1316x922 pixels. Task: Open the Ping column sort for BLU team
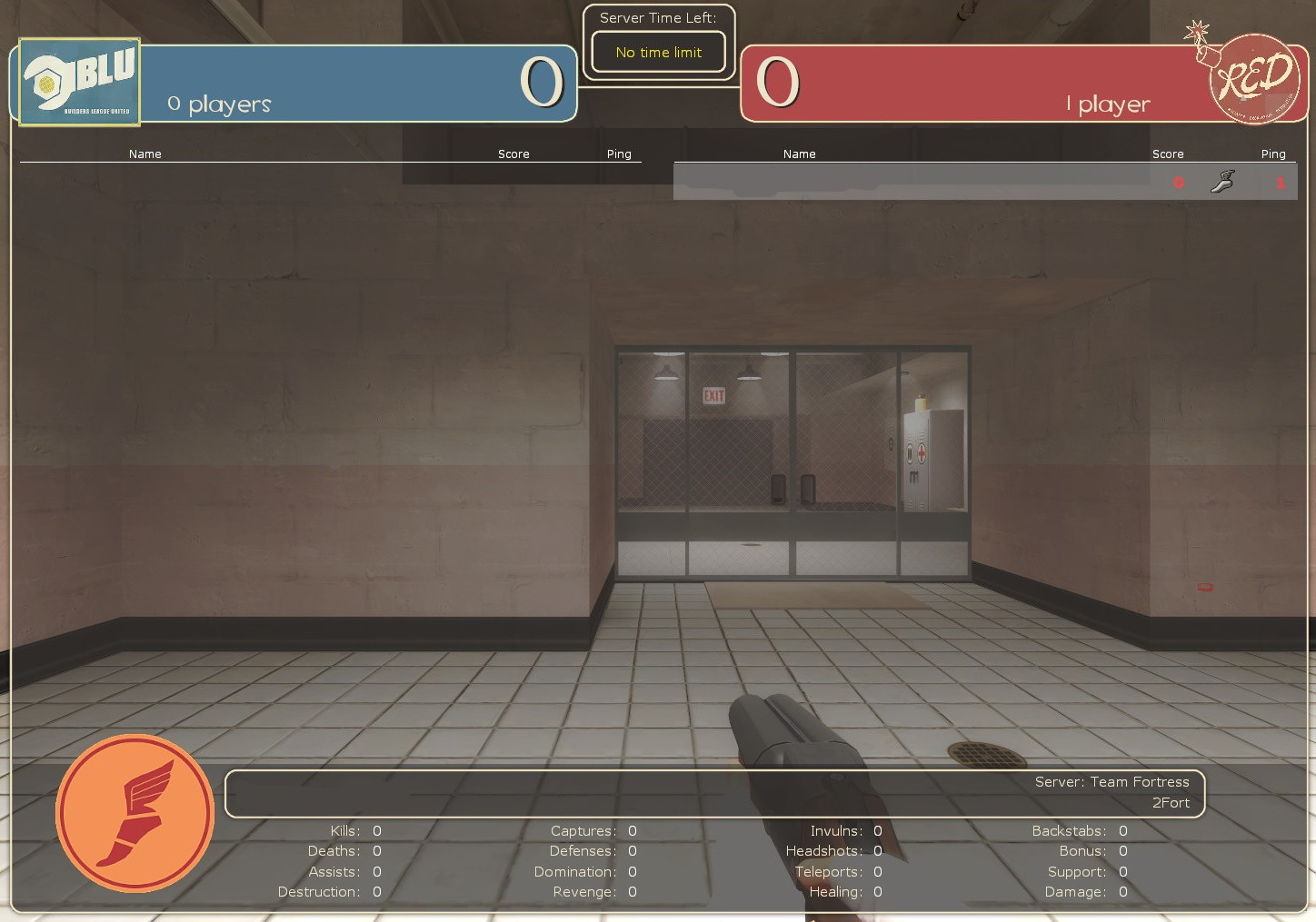click(x=619, y=154)
